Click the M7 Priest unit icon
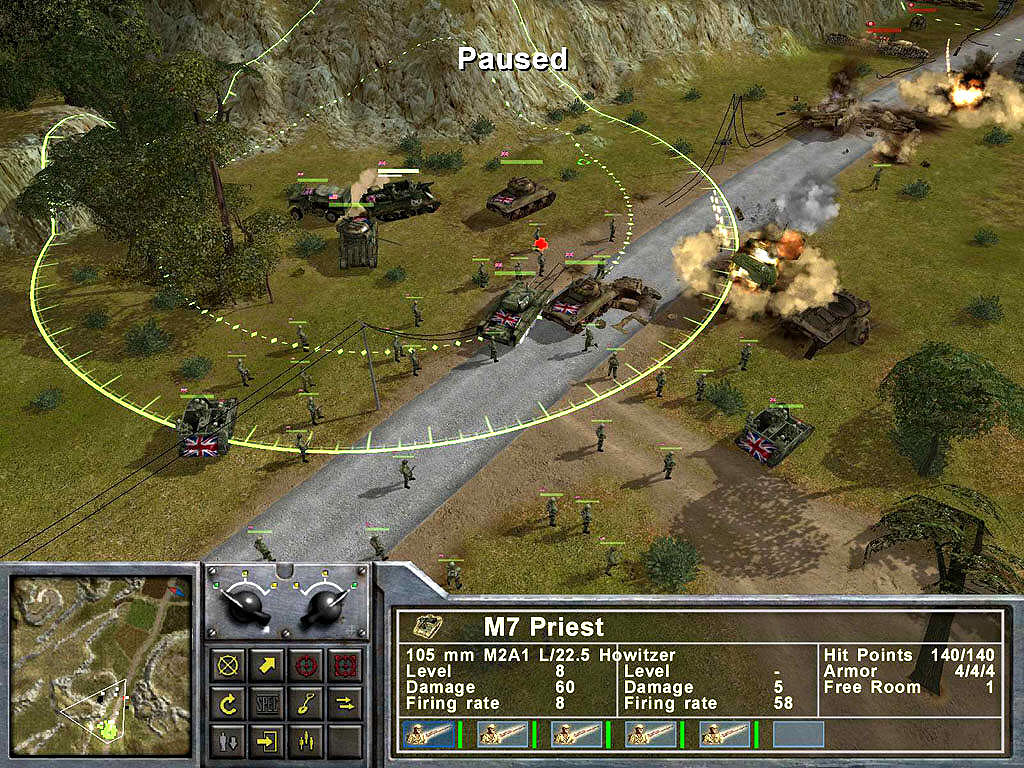 pos(428,627)
